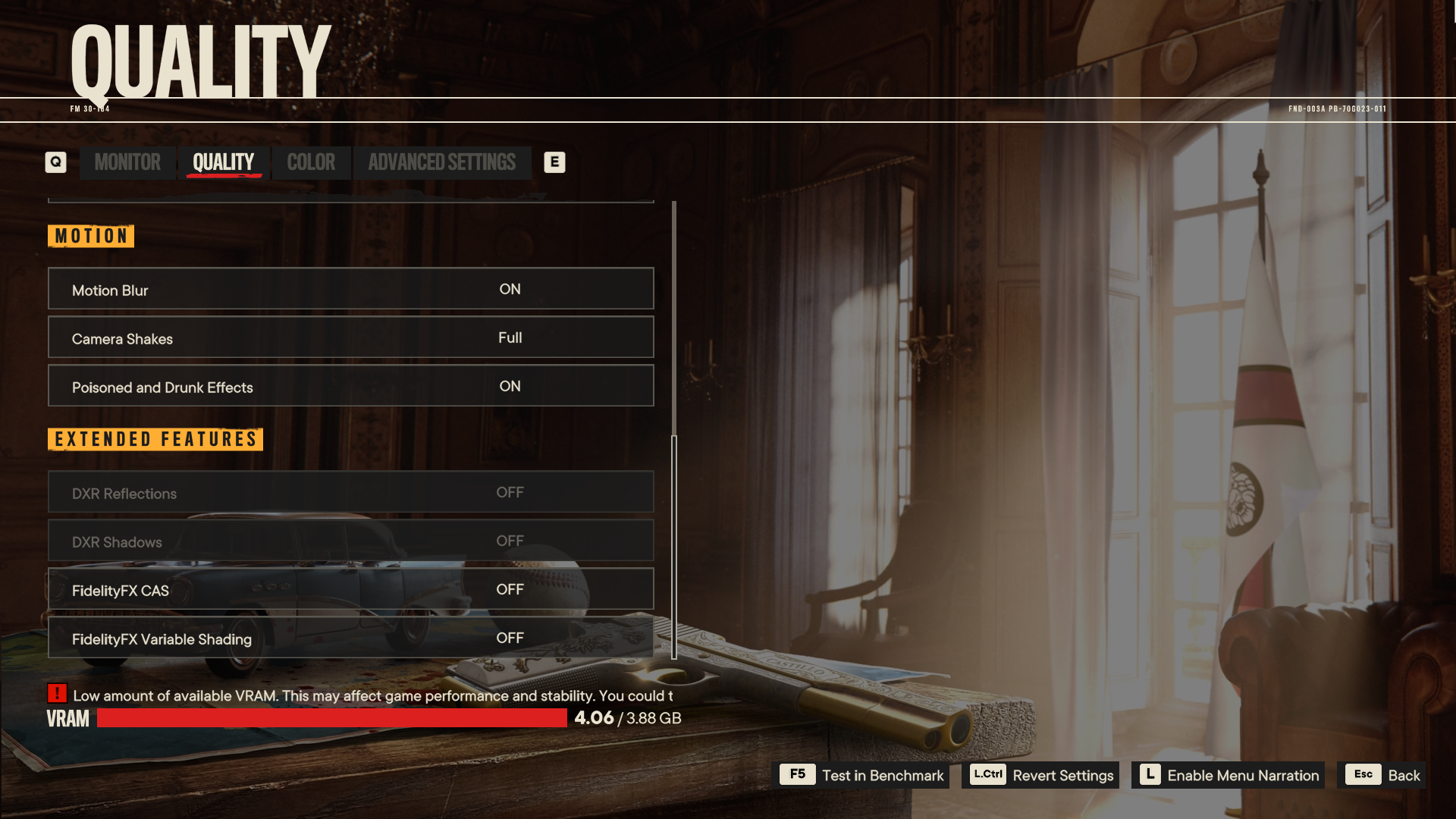
Task: Run Test in Benchmark
Action: click(864, 775)
